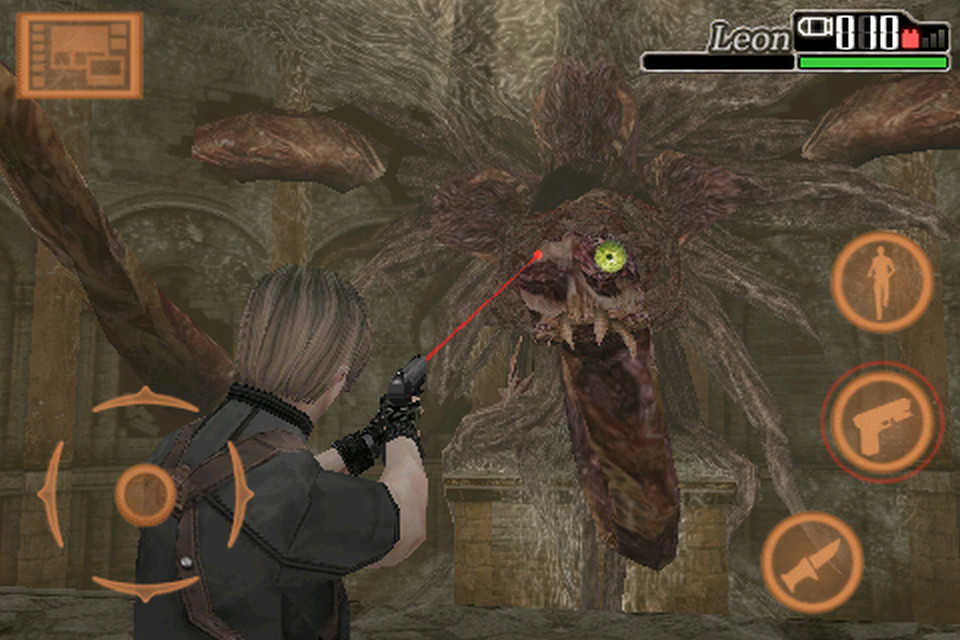Screen dimensions: 960x640
Task: Tap the D-pad down arrow
Action: (145, 587)
